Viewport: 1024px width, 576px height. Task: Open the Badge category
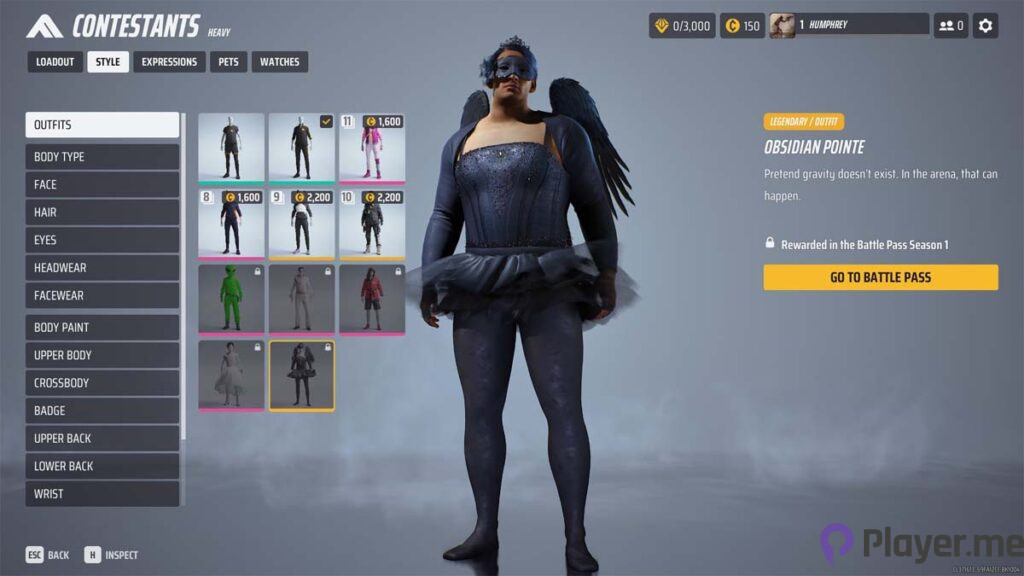coord(102,411)
